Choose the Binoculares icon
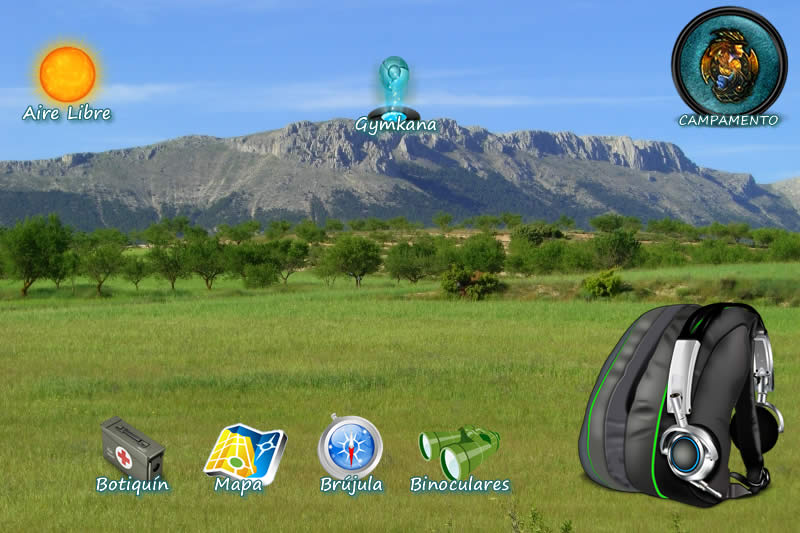Image resolution: width=800 pixels, height=533 pixels. tap(459, 450)
